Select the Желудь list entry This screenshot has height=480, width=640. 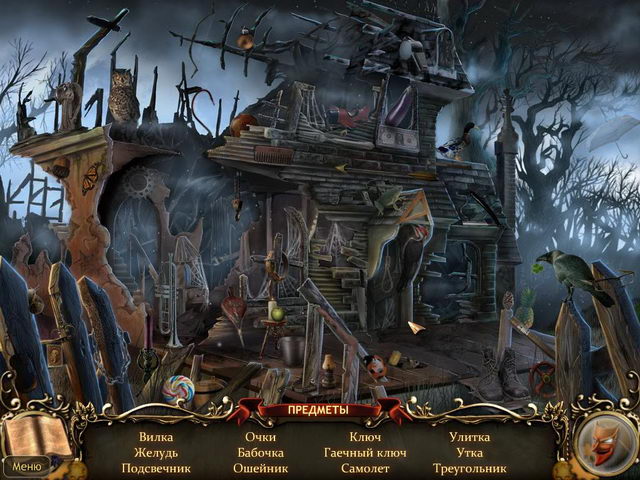(x=156, y=452)
